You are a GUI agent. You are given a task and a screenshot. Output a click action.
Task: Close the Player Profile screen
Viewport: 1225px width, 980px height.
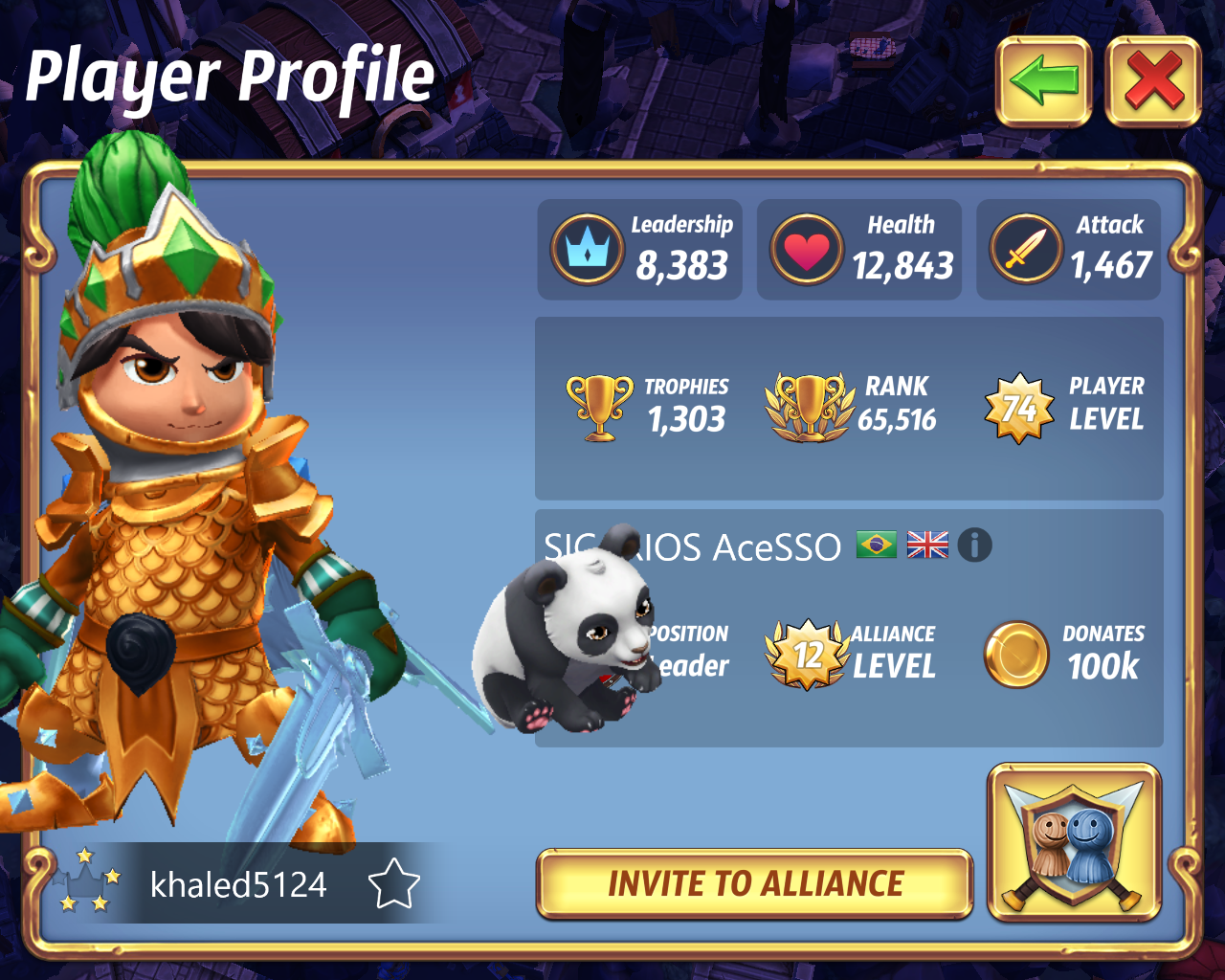click(1153, 81)
